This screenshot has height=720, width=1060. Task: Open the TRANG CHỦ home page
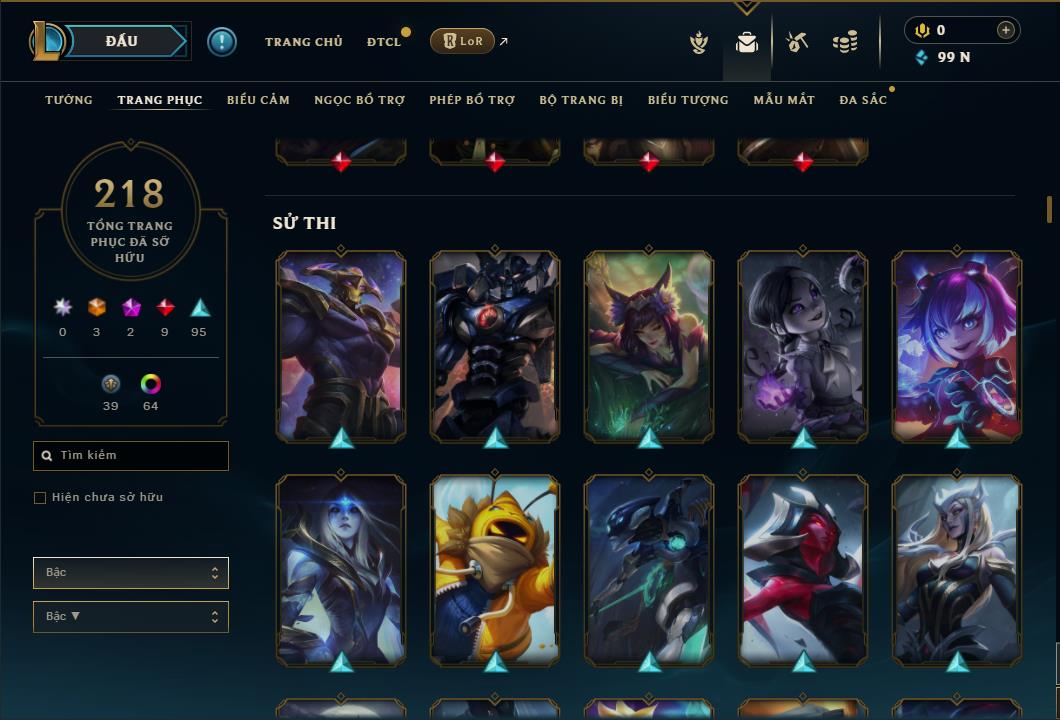303,42
